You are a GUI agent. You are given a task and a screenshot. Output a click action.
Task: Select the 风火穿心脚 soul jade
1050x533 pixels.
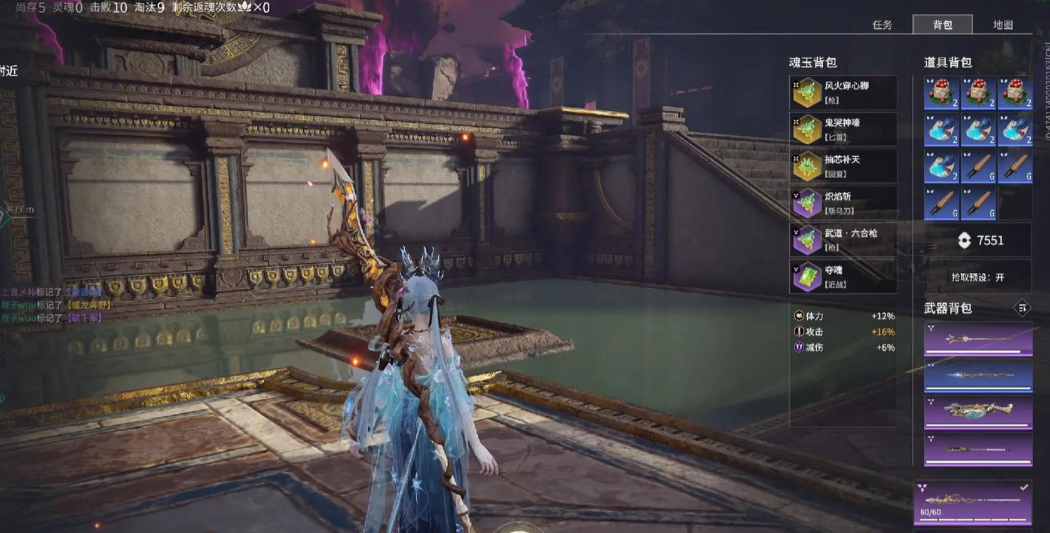[843, 93]
